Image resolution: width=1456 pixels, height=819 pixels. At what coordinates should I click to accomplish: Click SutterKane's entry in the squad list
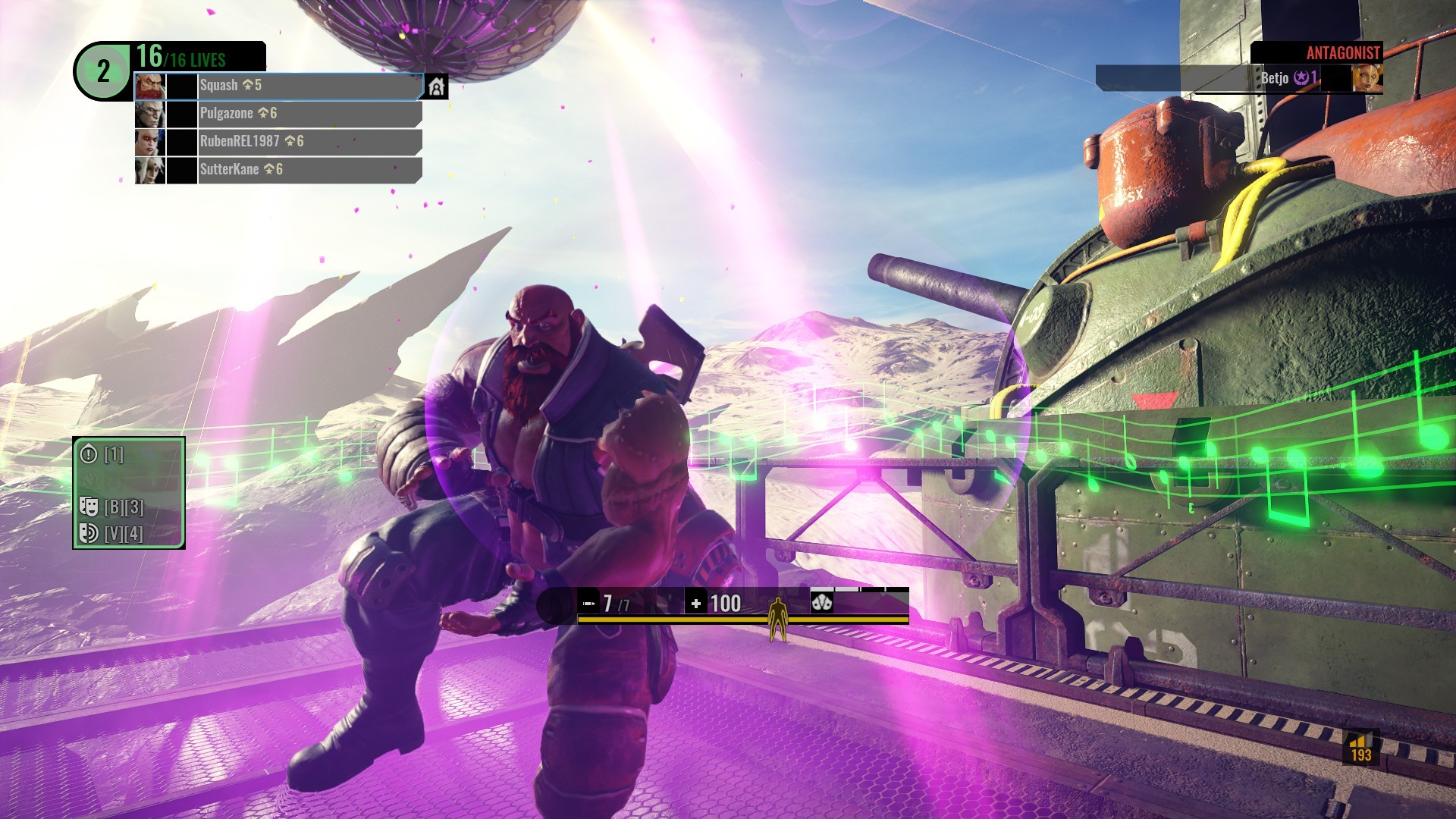pyautogui.click(x=278, y=170)
